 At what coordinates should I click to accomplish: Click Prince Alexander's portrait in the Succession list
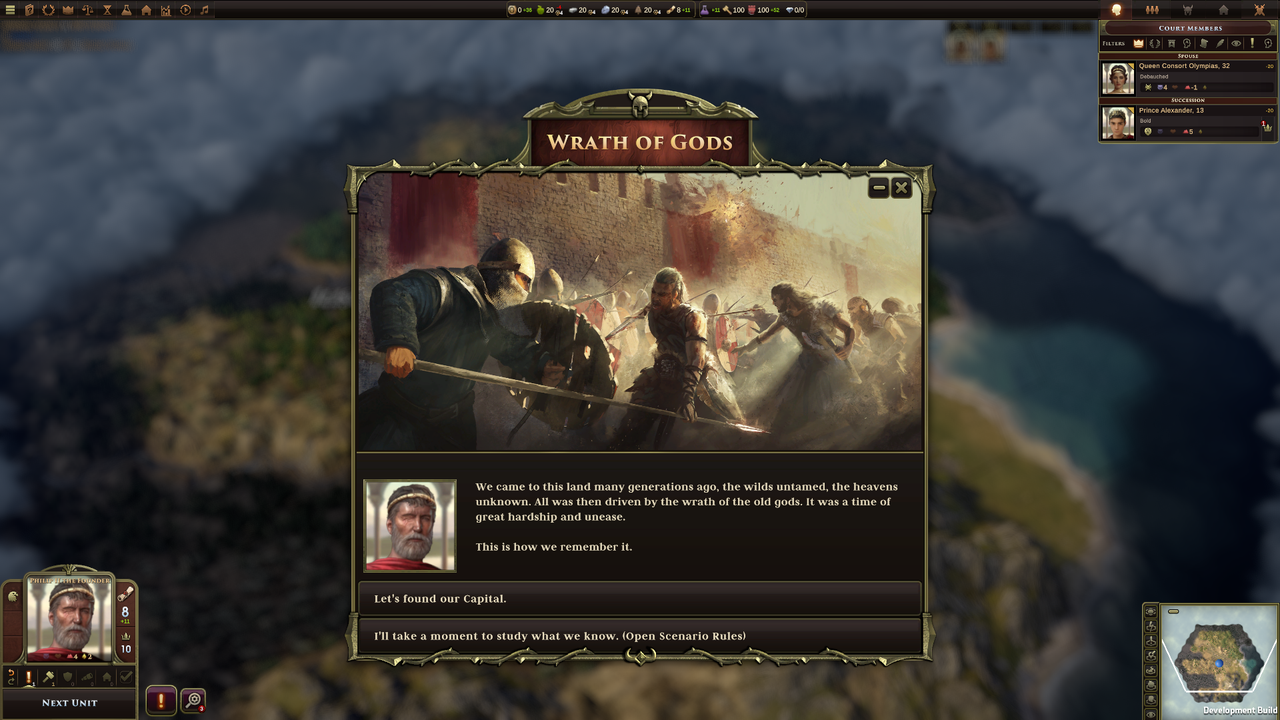point(1118,121)
